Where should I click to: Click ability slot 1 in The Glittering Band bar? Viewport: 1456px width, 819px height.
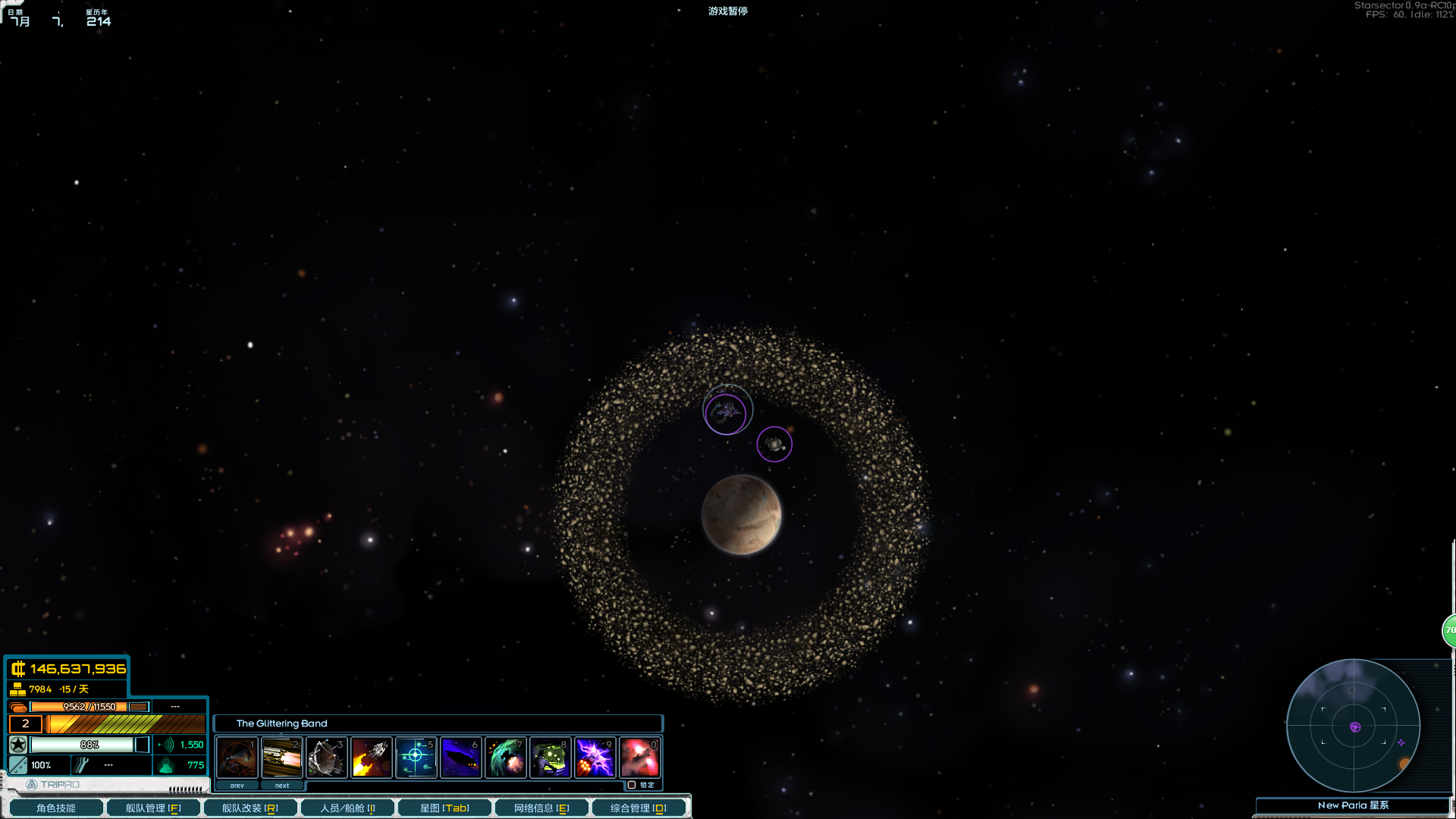236,757
